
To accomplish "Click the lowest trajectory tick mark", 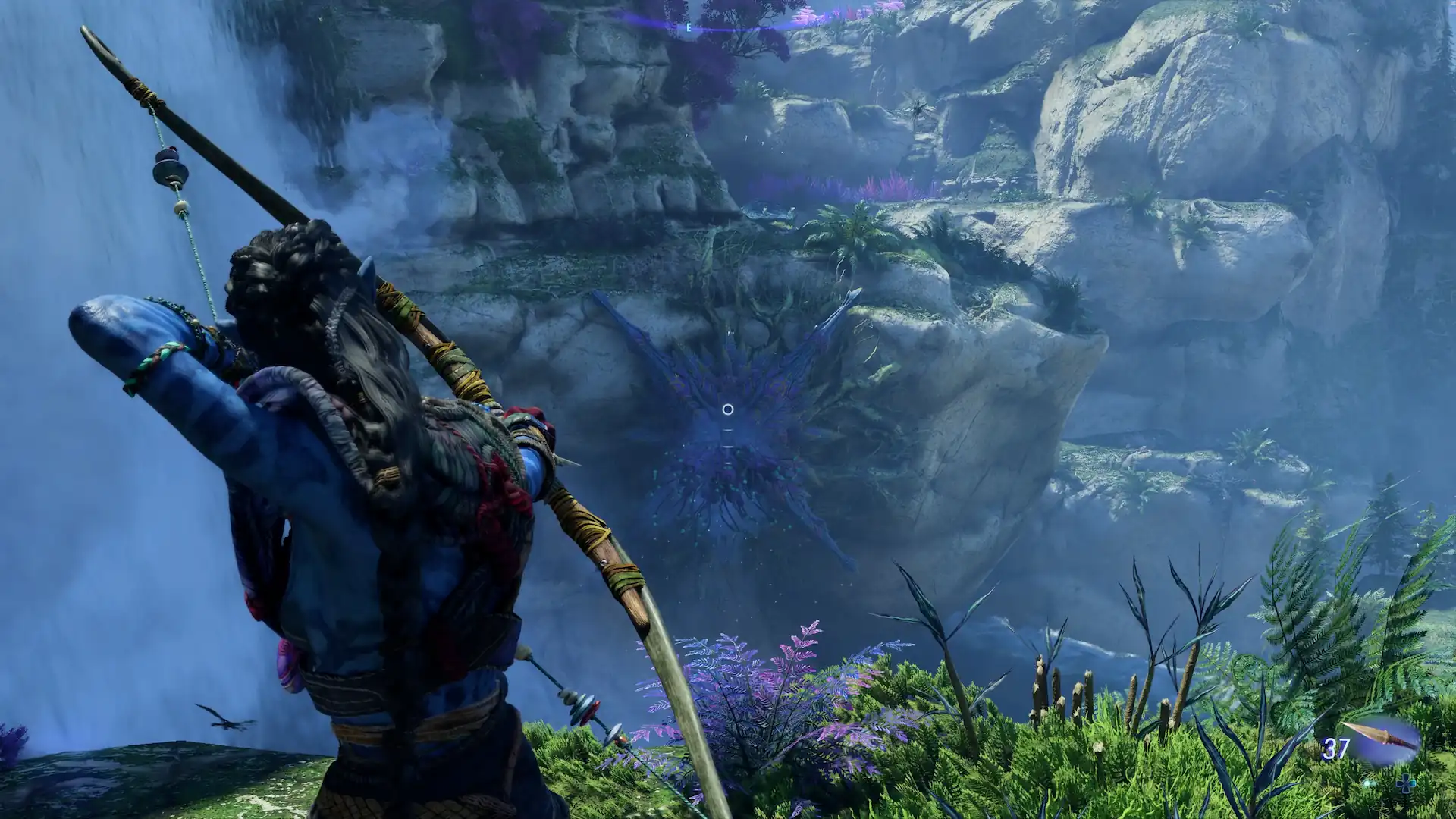I will pos(728,463).
